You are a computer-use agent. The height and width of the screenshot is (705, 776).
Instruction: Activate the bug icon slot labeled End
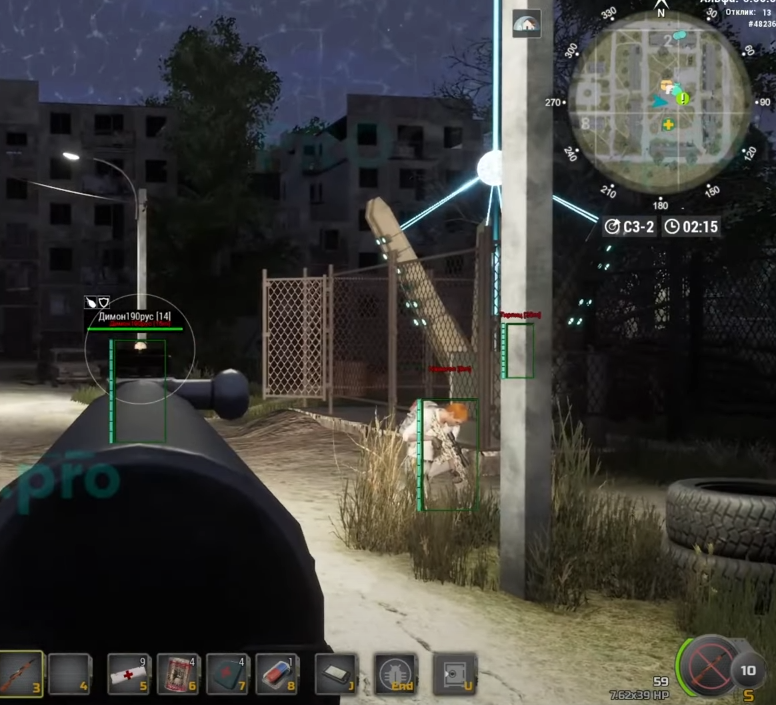pos(395,673)
